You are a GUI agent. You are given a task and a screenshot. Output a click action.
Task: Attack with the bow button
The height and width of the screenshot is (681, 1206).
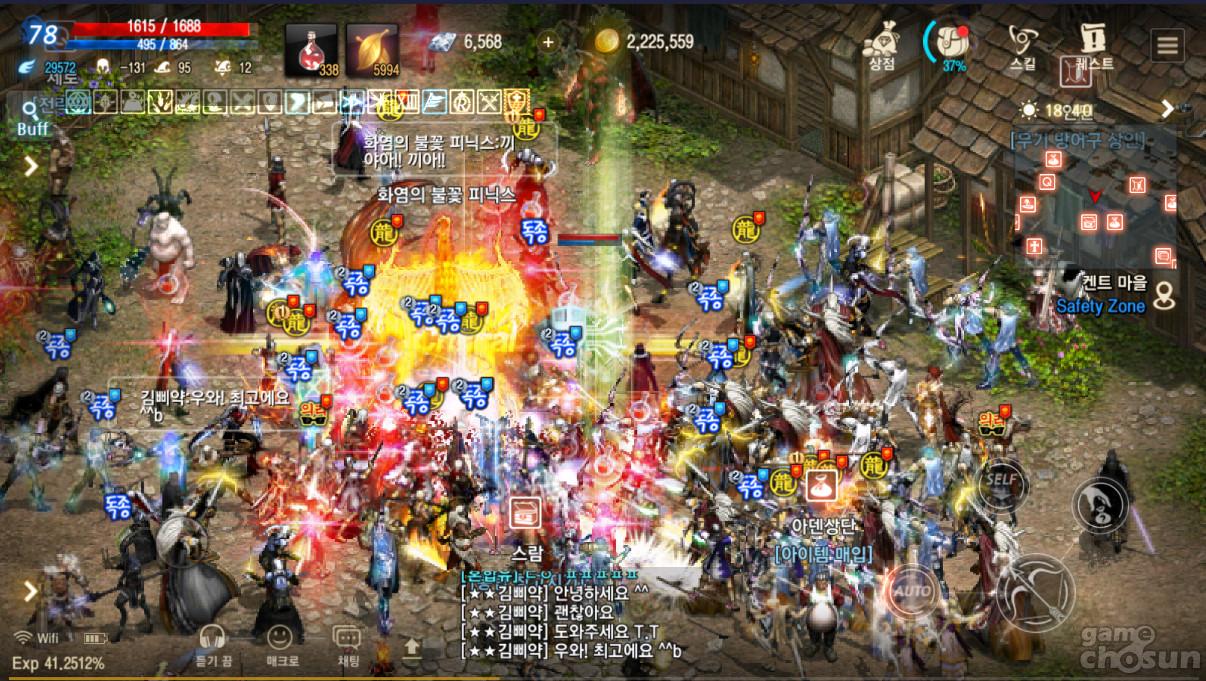point(1034,592)
